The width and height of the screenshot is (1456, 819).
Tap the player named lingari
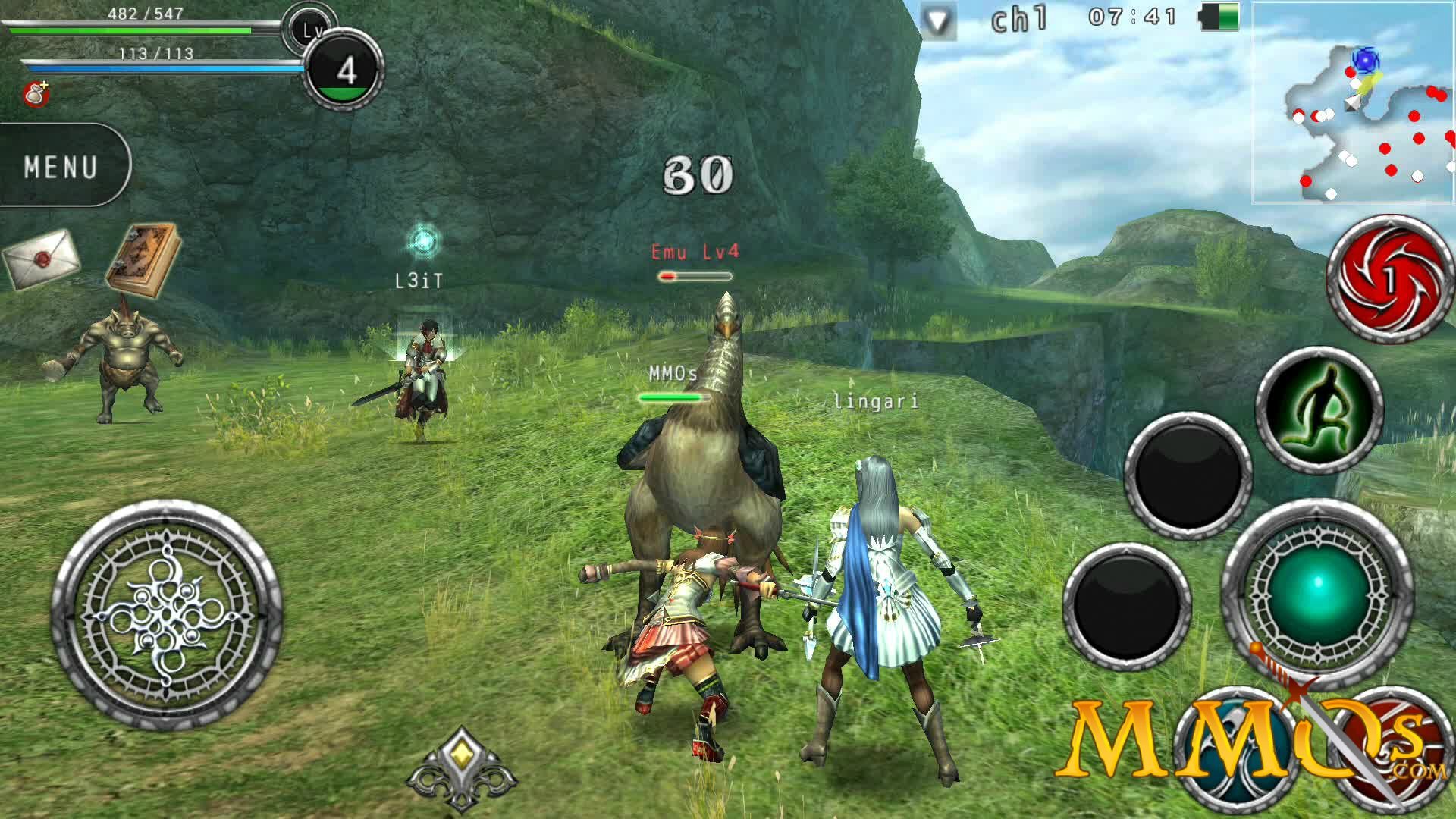[874, 403]
